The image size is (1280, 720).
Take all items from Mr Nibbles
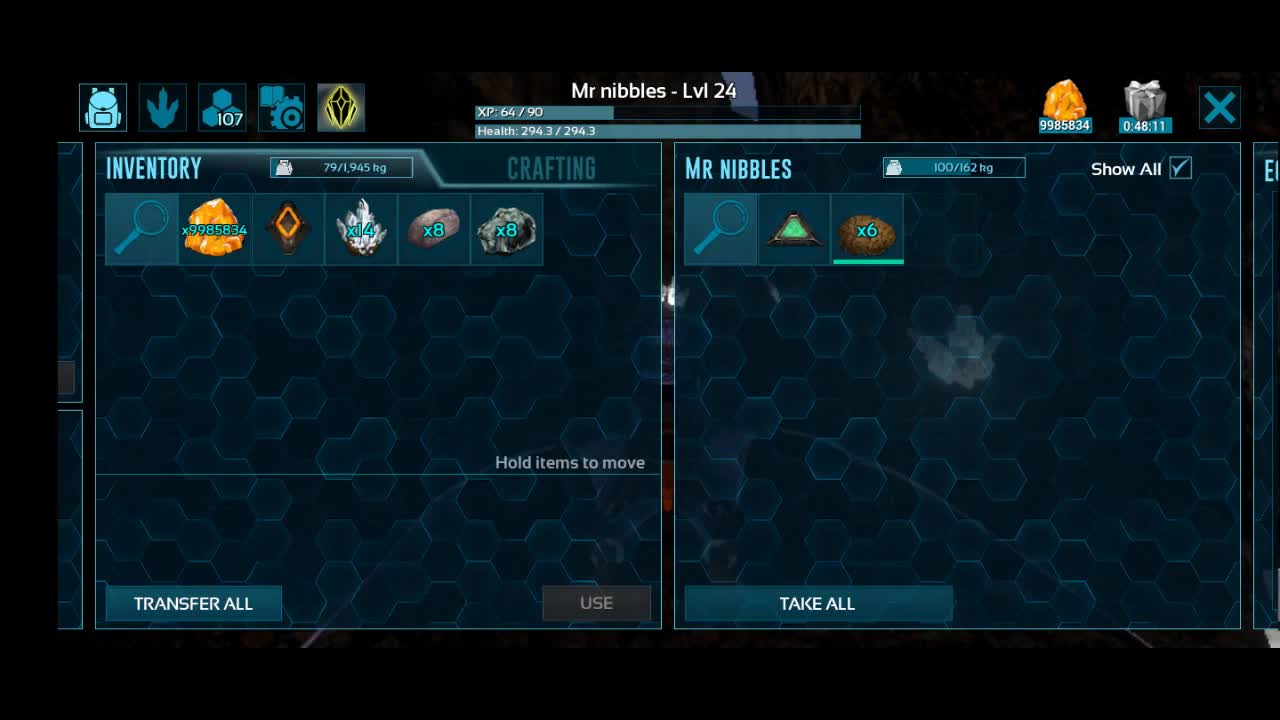coord(817,603)
